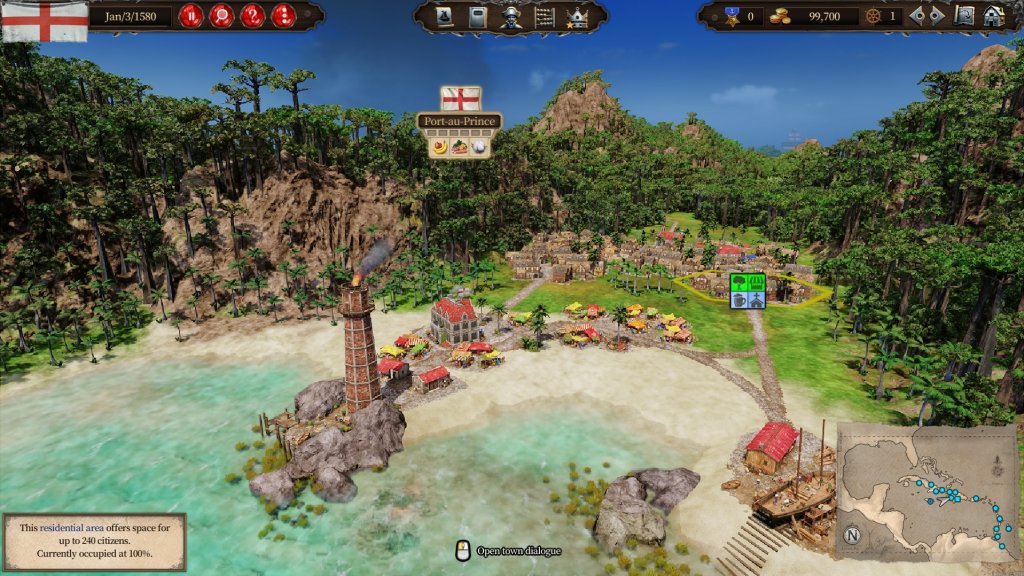Click the right arrow cycle button
This screenshot has width=1024, height=576.
(x=938, y=16)
